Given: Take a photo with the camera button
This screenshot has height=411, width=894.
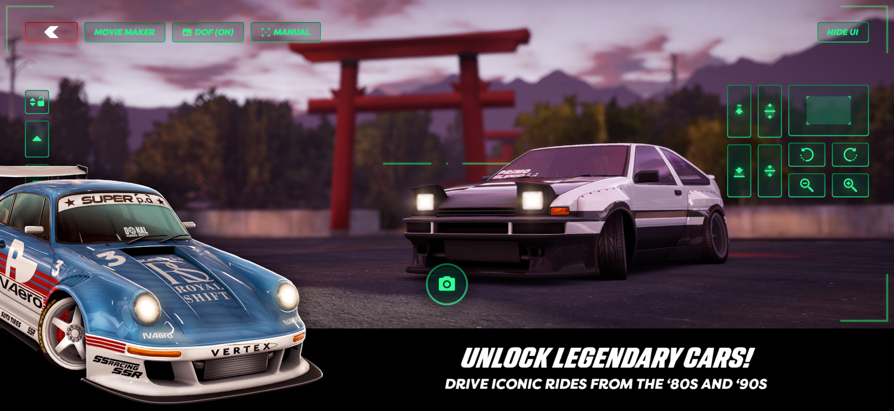Looking at the screenshot, I should 447,284.
